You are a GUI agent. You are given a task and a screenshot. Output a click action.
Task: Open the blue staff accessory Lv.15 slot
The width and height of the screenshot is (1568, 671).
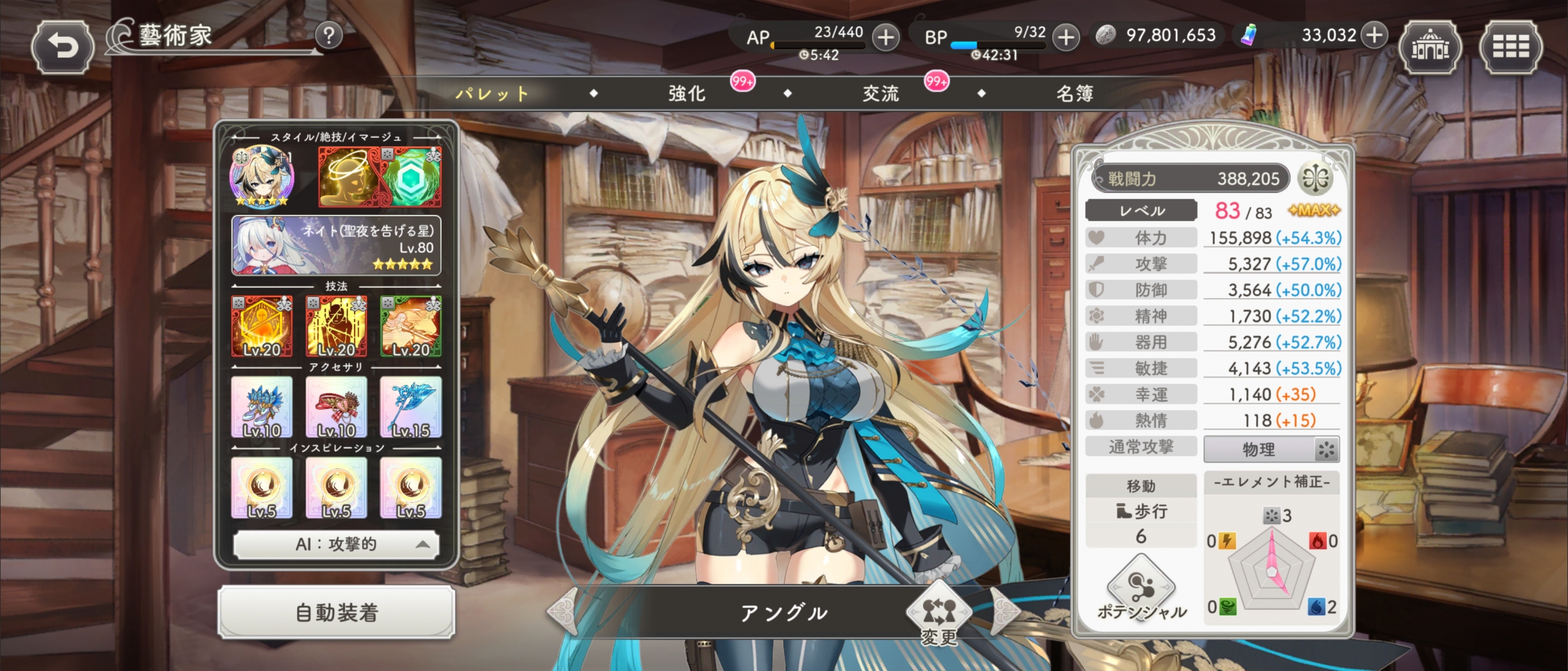[x=411, y=407]
